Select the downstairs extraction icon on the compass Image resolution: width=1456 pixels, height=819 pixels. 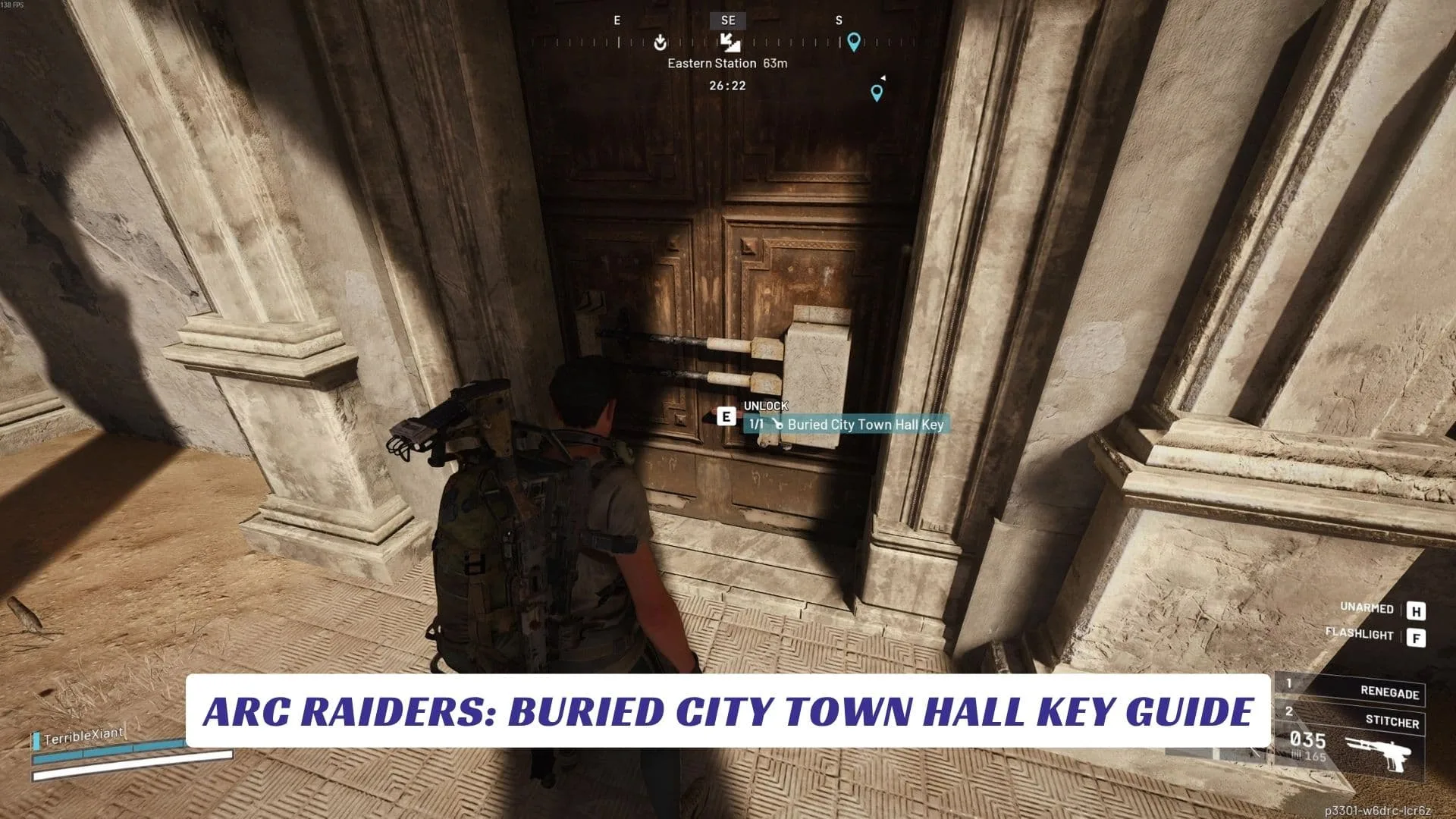[730, 43]
